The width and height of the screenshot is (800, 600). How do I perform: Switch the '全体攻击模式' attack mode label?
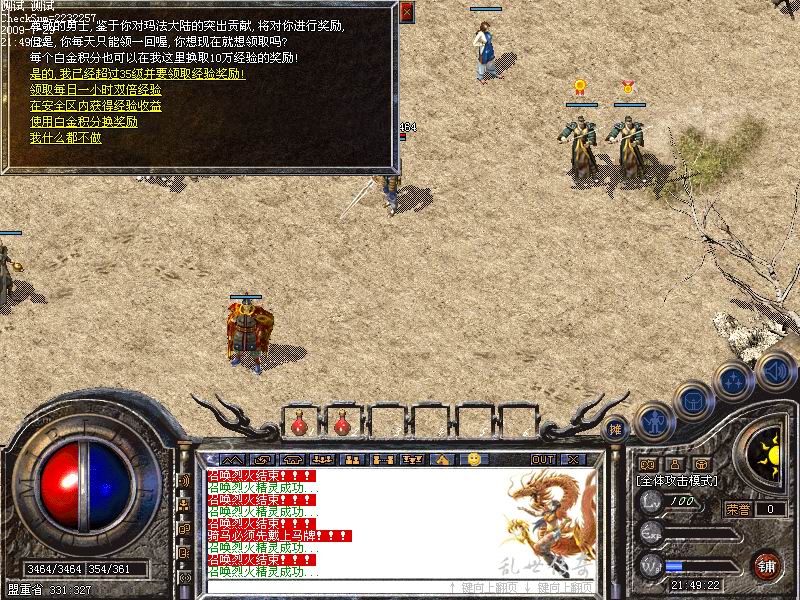(676, 481)
